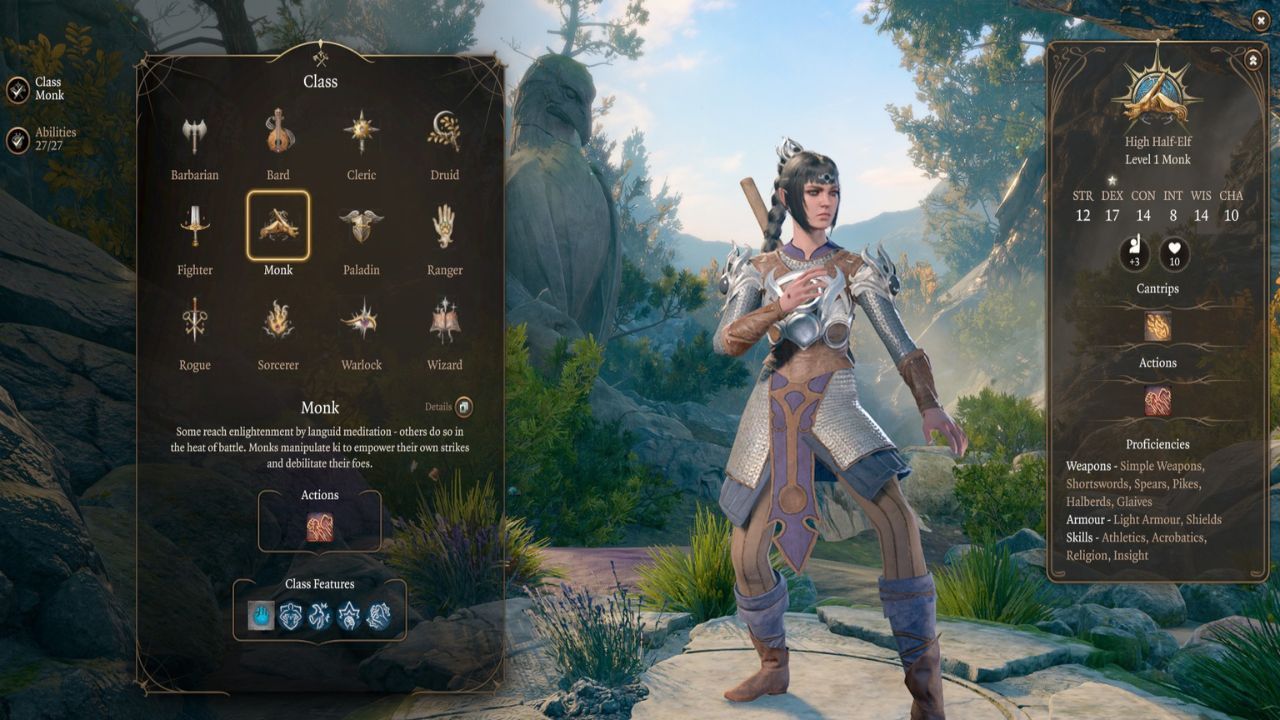The height and width of the screenshot is (720, 1280).
Task: Select the Paladin class
Action: click(361, 227)
